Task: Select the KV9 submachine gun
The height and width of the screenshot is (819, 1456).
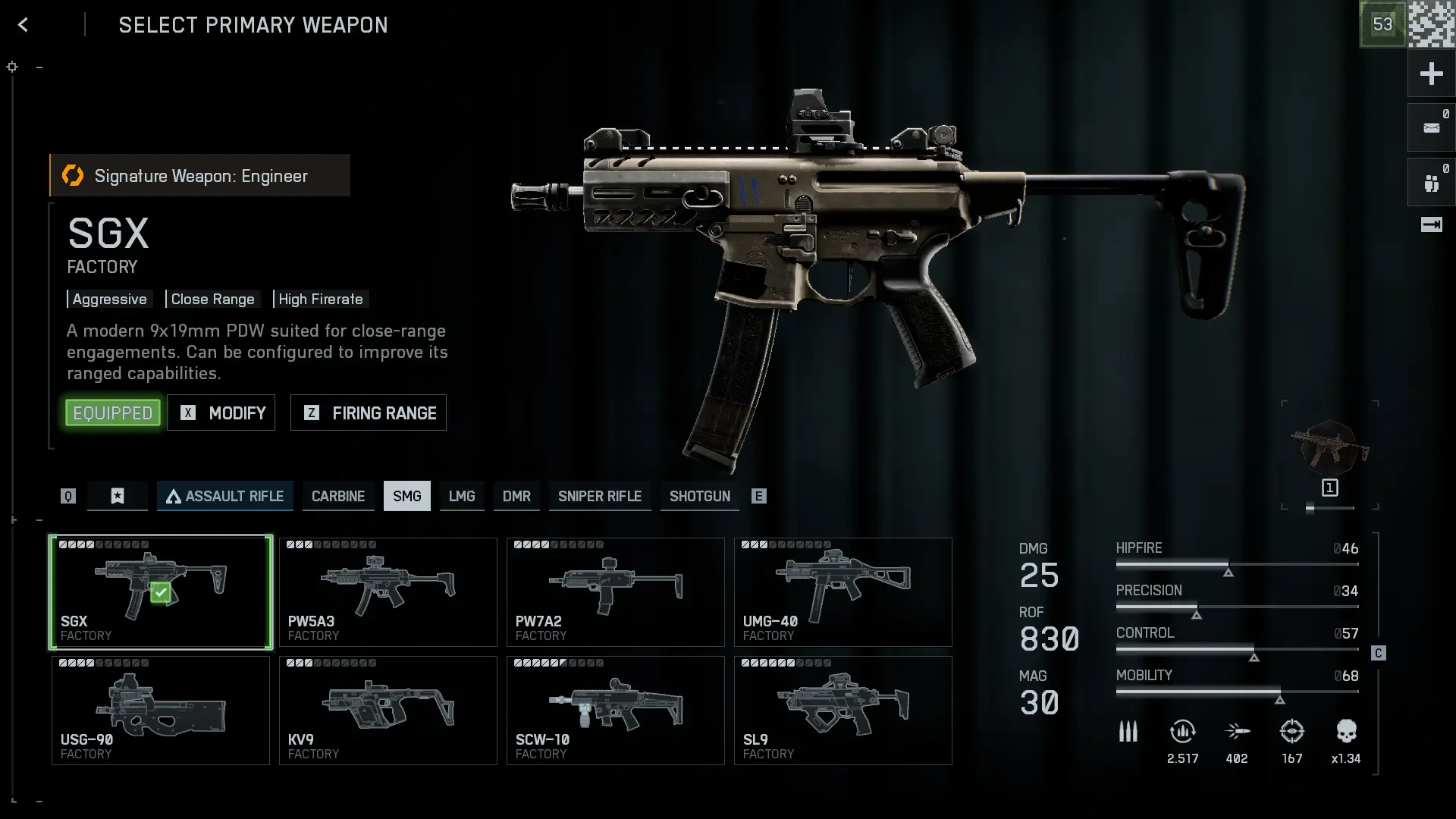Action: pyautogui.click(x=388, y=711)
